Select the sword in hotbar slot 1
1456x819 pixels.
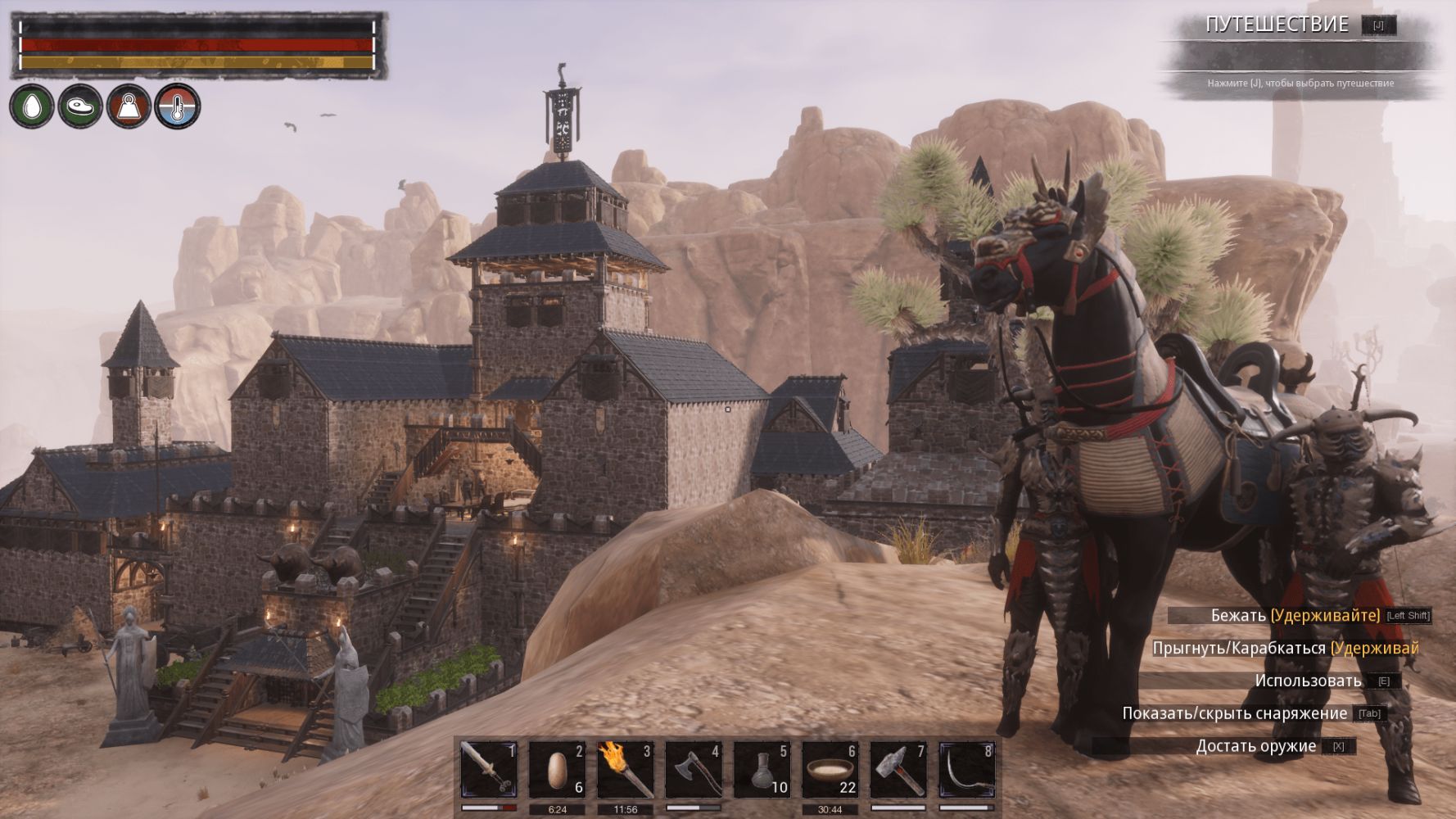[488, 770]
